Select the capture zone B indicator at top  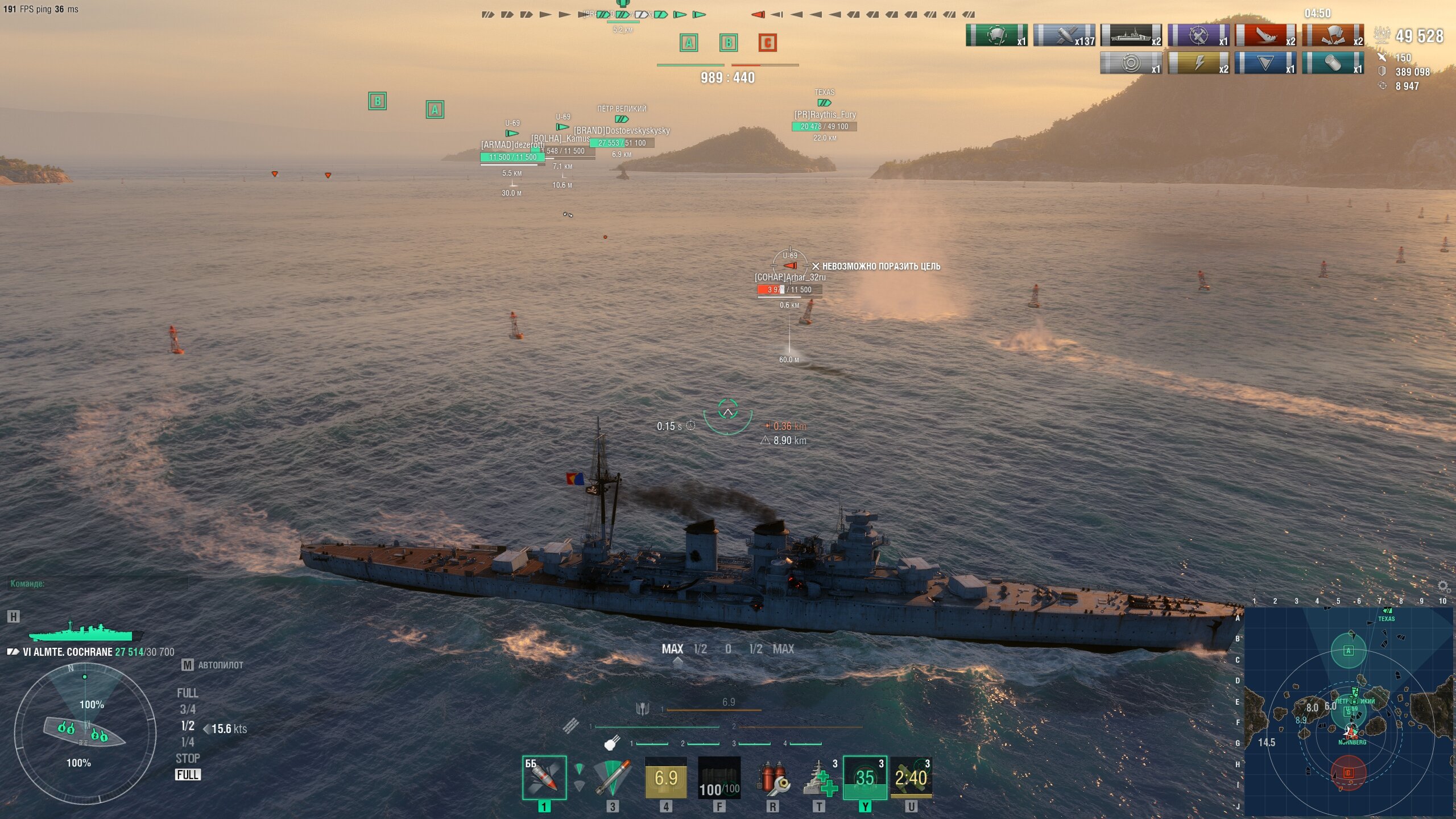pos(728,43)
